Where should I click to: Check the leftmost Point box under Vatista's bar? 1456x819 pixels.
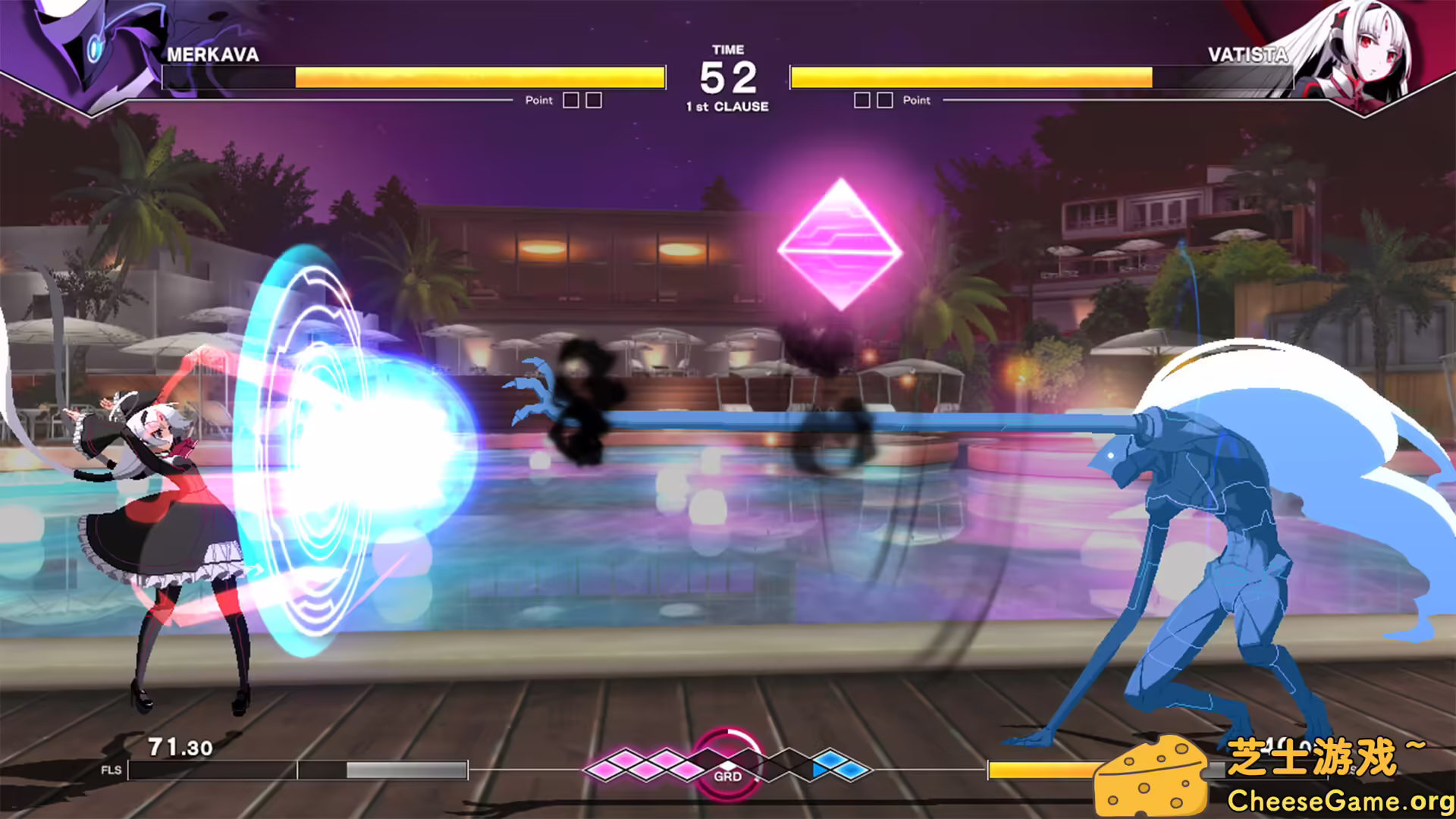pyautogui.click(x=861, y=99)
